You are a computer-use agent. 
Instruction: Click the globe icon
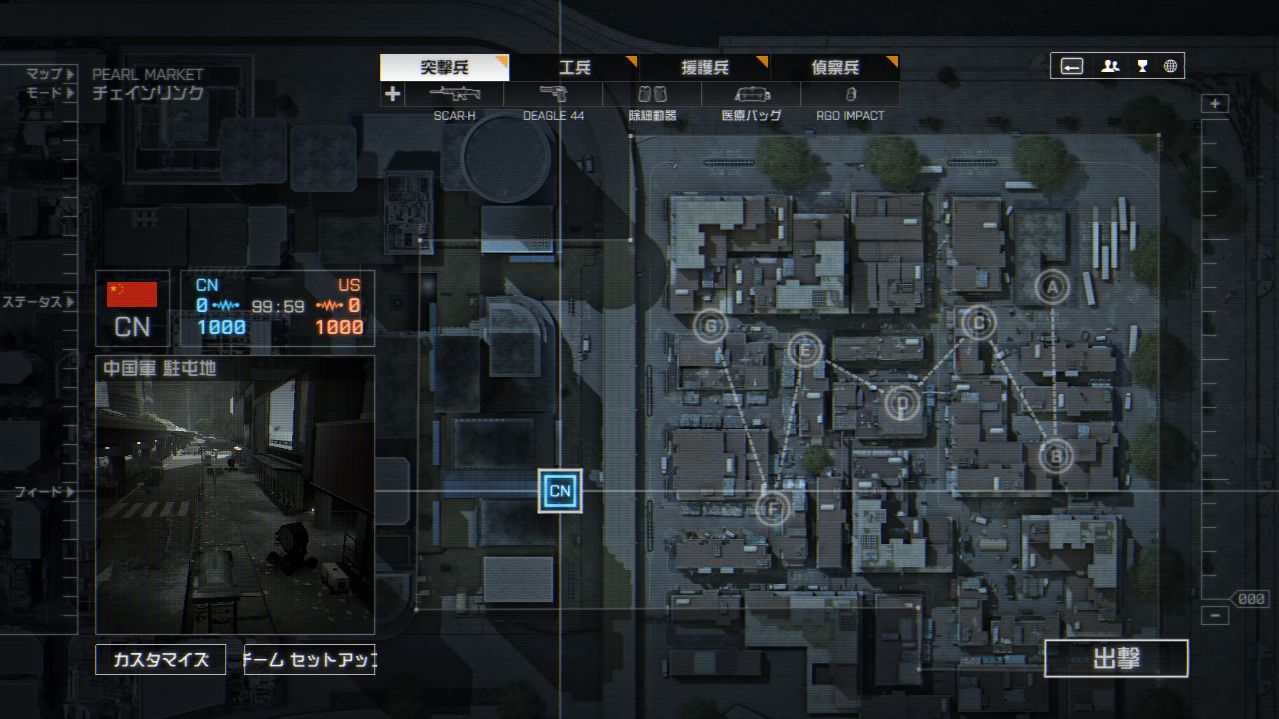click(x=1170, y=67)
